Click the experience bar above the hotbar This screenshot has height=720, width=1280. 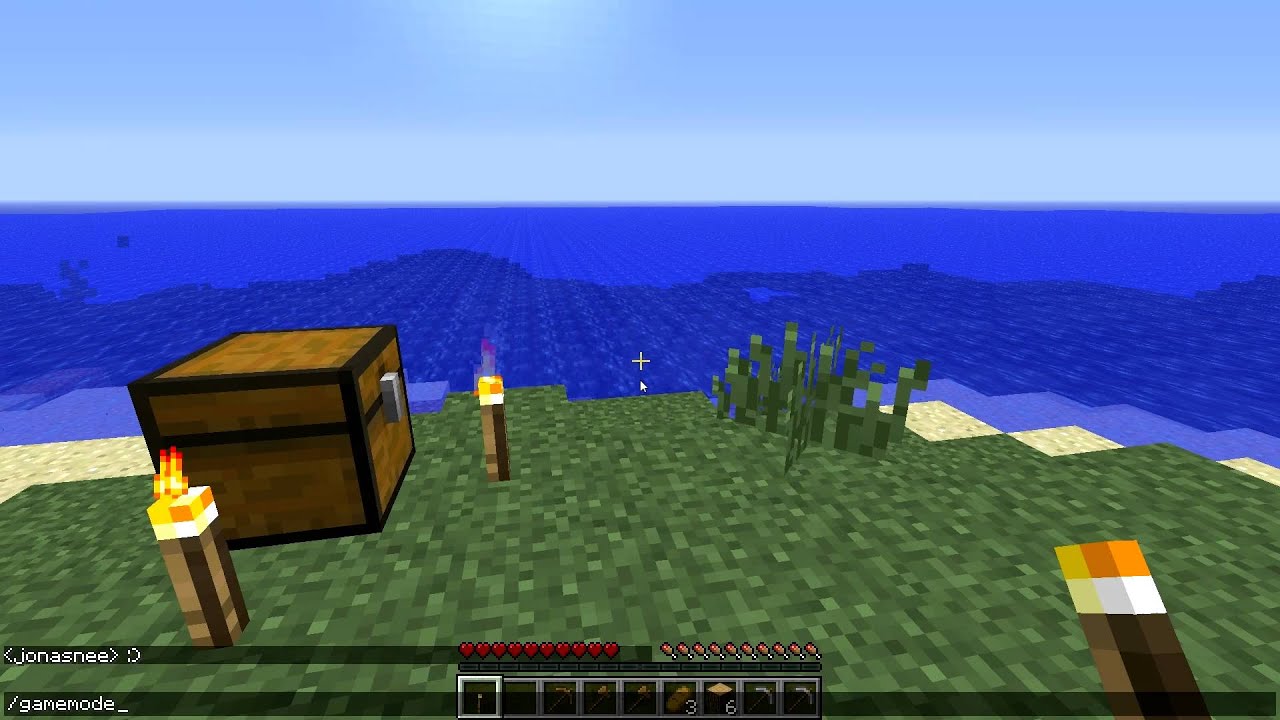click(640, 667)
